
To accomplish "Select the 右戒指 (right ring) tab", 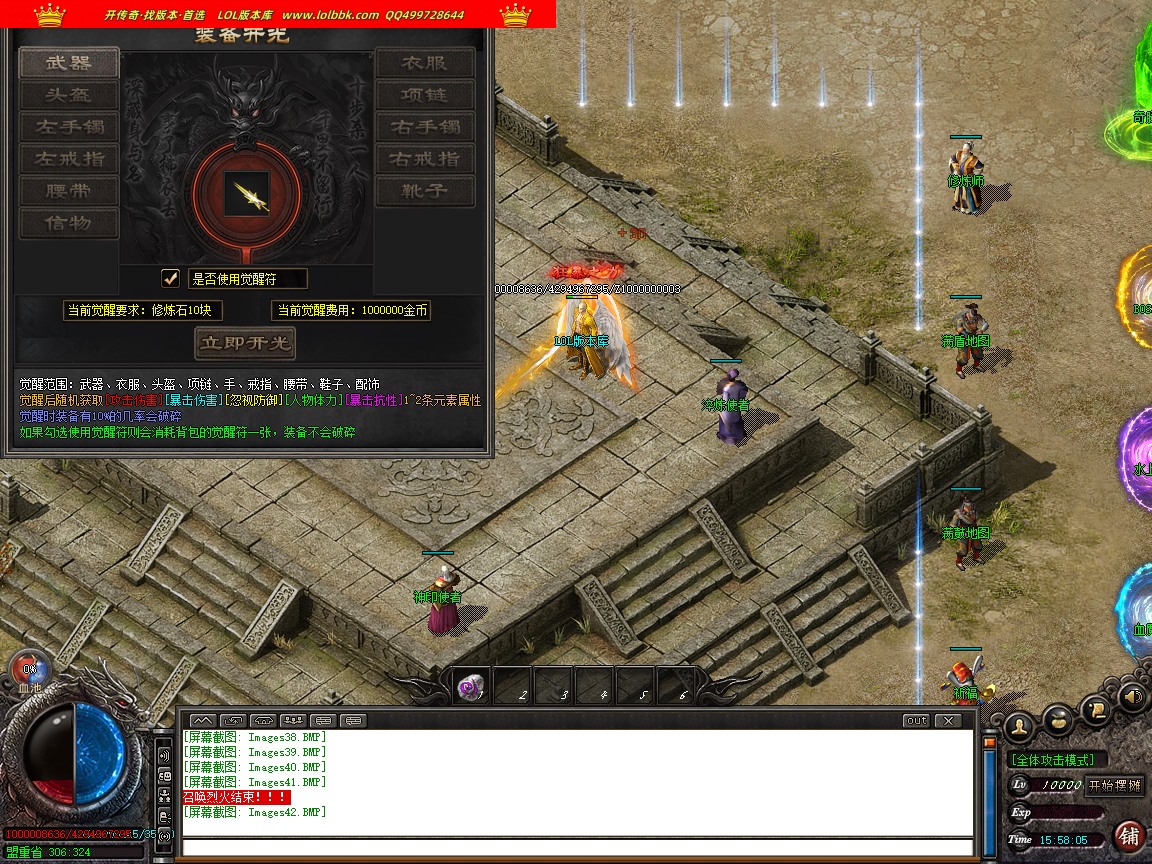I will pyautogui.click(x=425, y=159).
